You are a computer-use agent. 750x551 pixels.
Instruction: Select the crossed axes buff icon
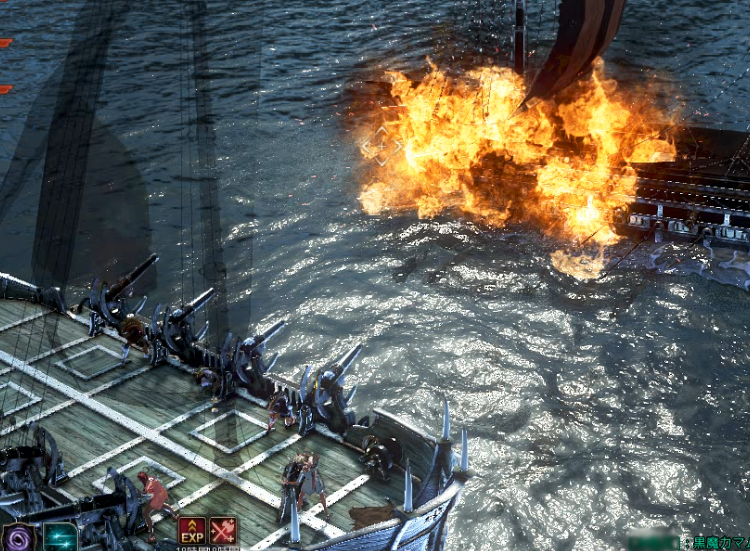pyautogui.click(x=223, y=531)
